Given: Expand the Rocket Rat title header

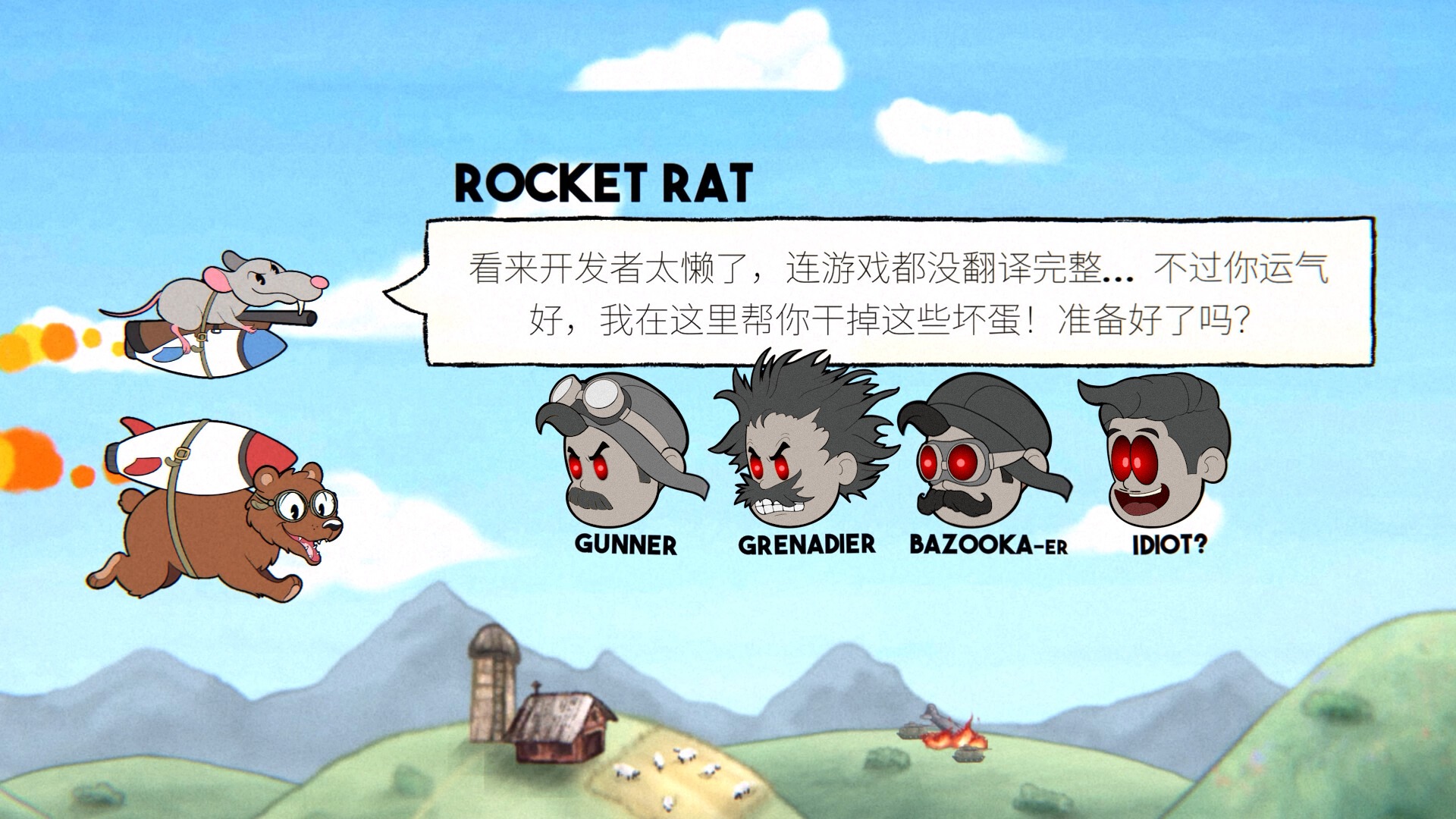Looking at the screenshot, I should click(x=603, y=182).
